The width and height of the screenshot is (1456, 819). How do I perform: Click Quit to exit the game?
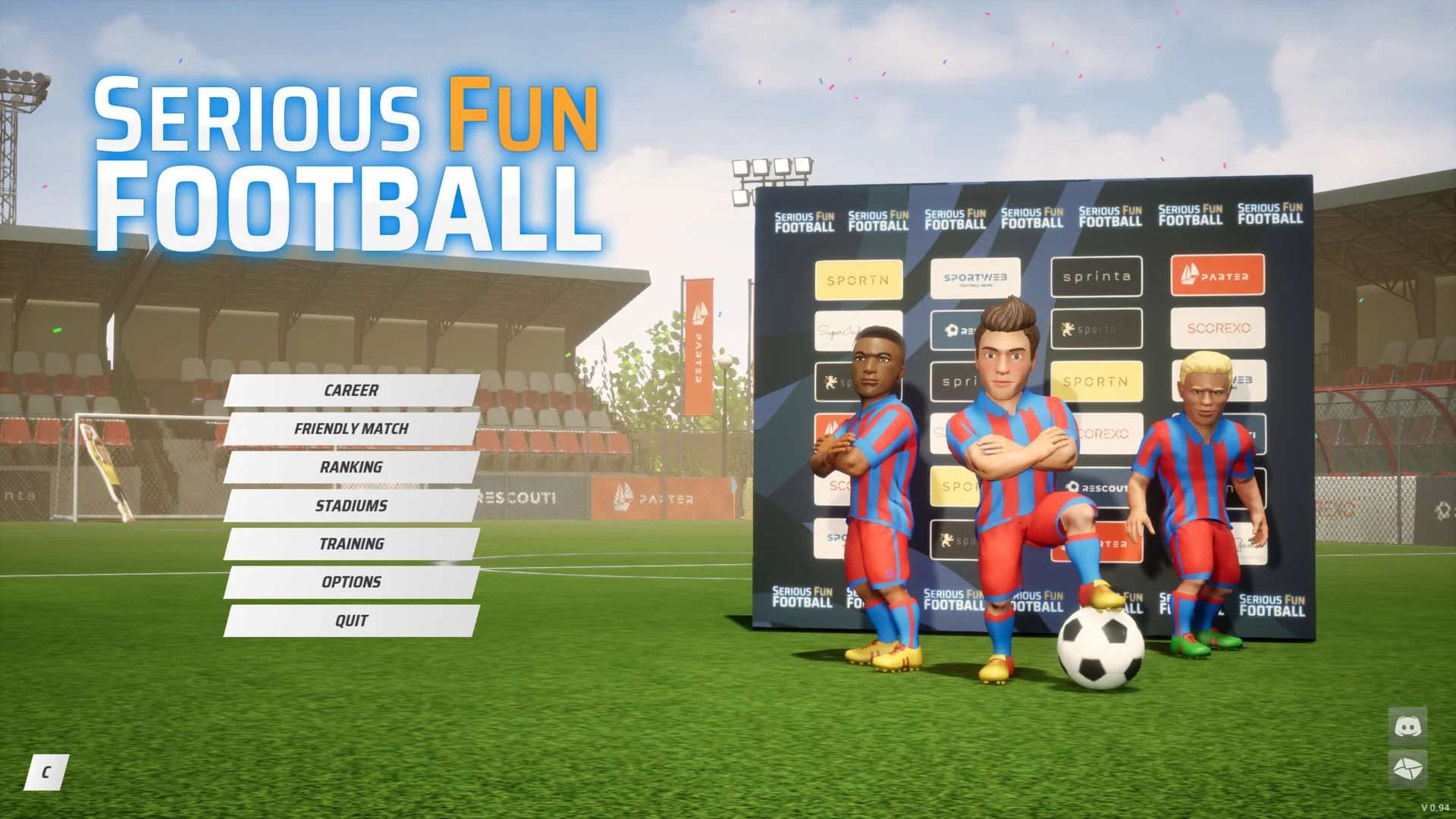tap(350, 620)
